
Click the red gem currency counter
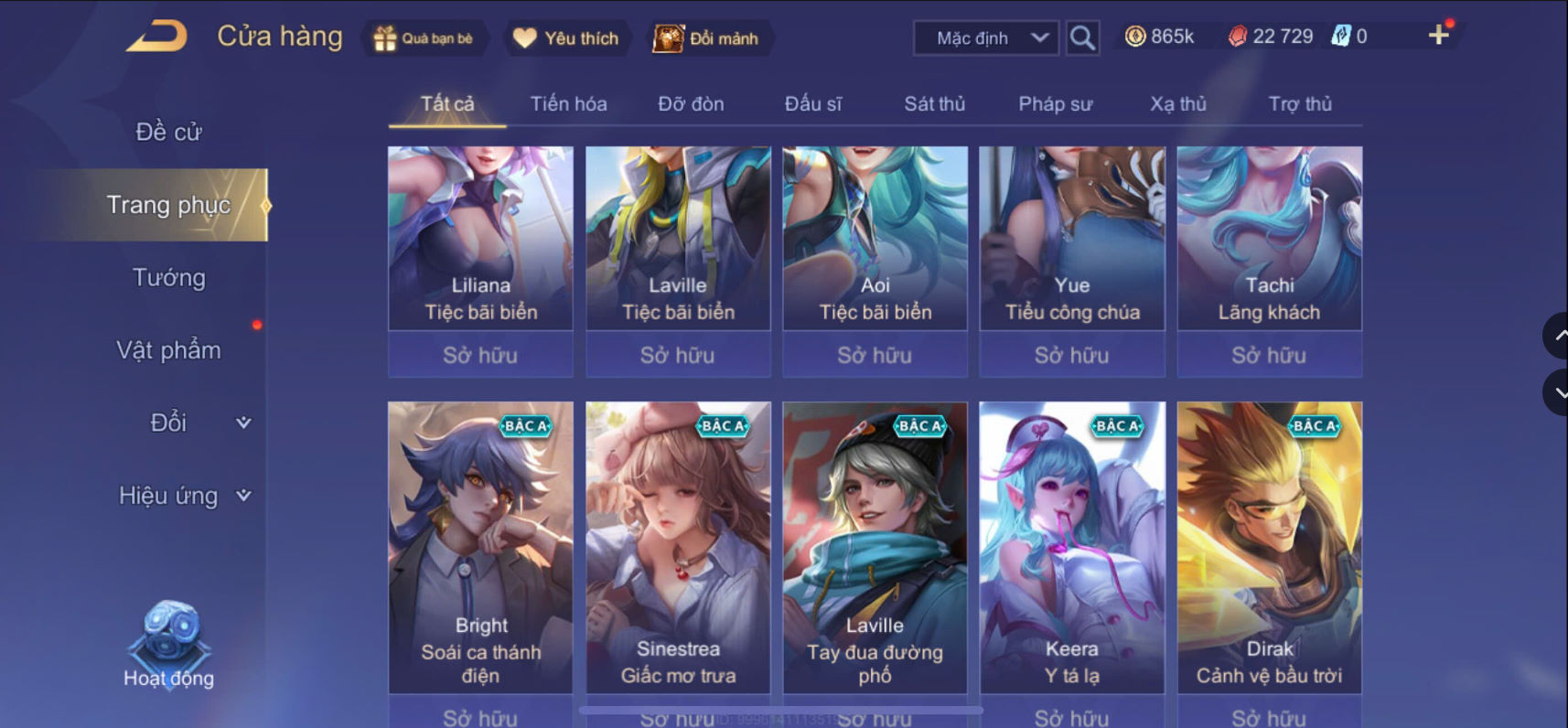[1272, 37]
